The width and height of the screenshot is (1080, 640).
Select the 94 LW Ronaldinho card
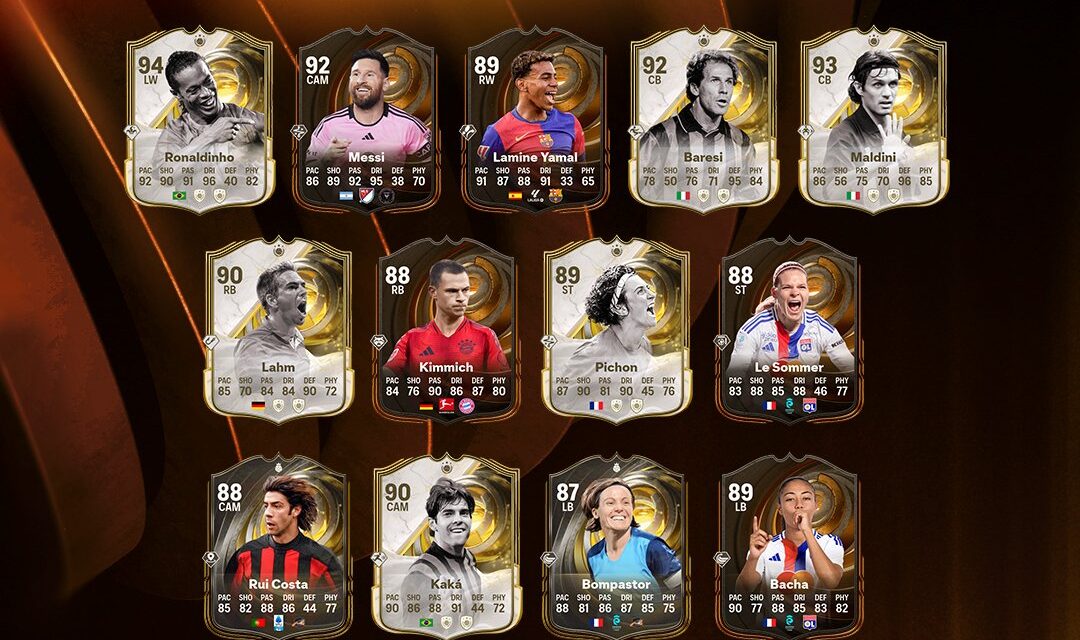pyautogui.click(x=200, y=118)
